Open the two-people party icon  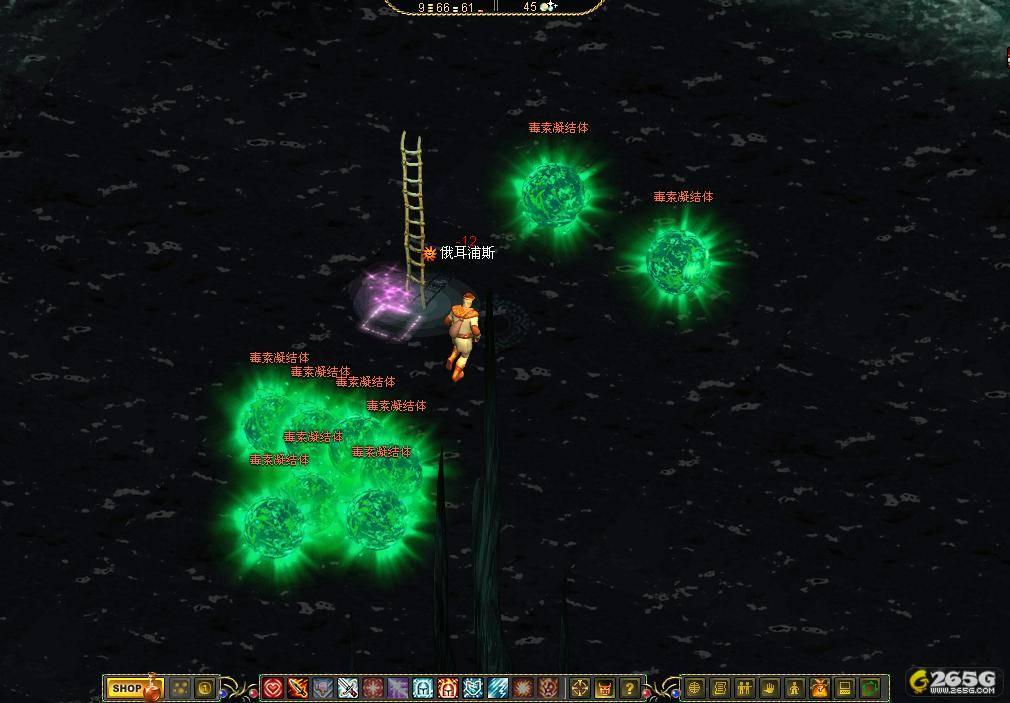(x=745, y=688)
